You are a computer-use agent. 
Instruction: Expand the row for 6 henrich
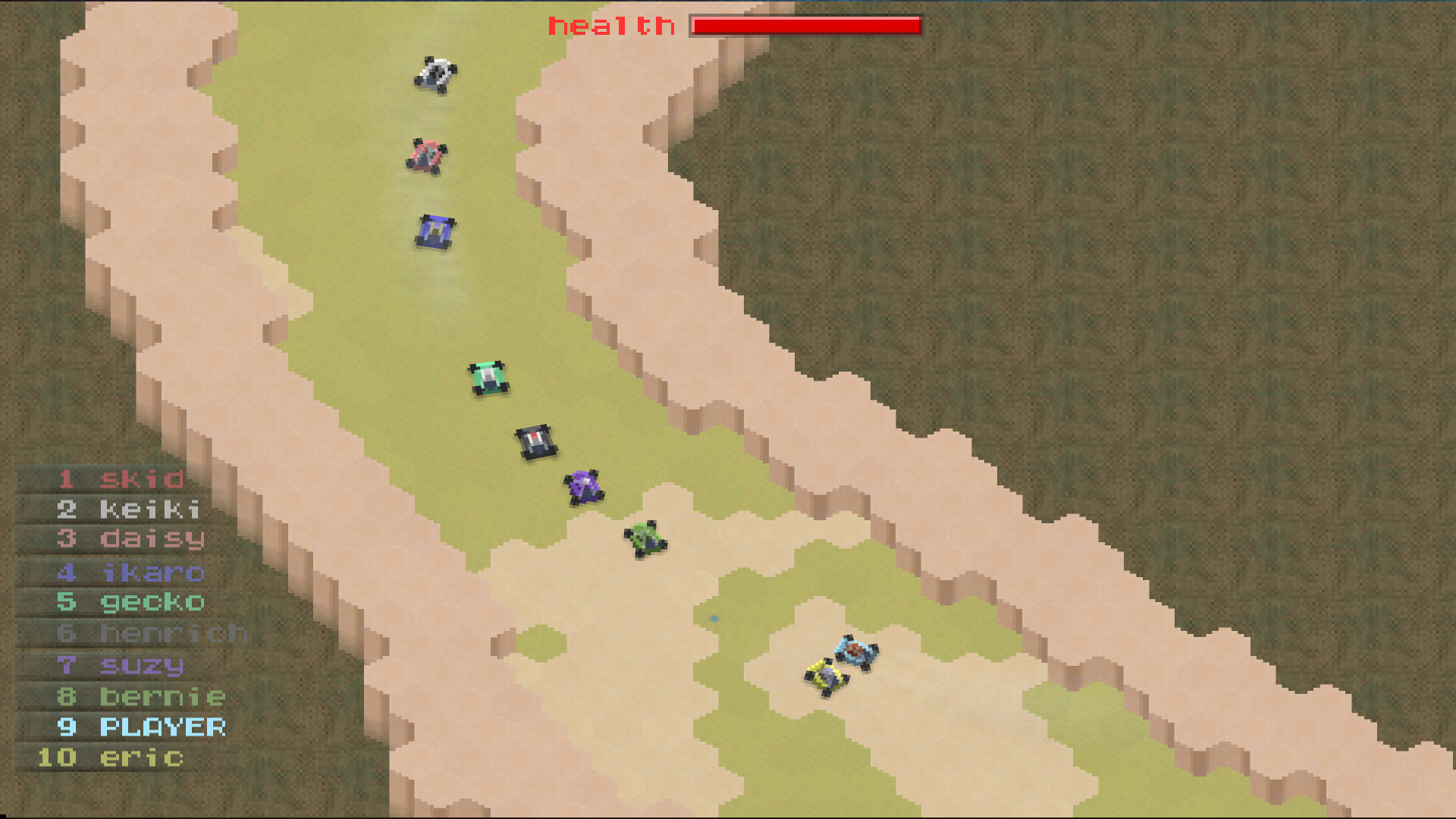[x=171, y=633]
